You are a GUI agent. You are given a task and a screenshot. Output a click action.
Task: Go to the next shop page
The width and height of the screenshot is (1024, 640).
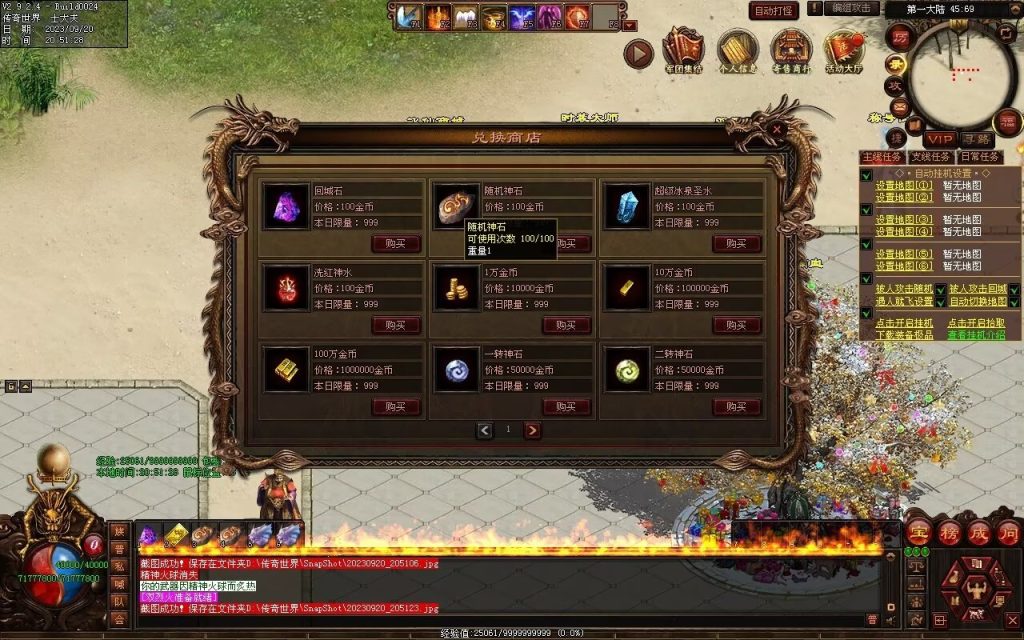click(x=532, y=430)
